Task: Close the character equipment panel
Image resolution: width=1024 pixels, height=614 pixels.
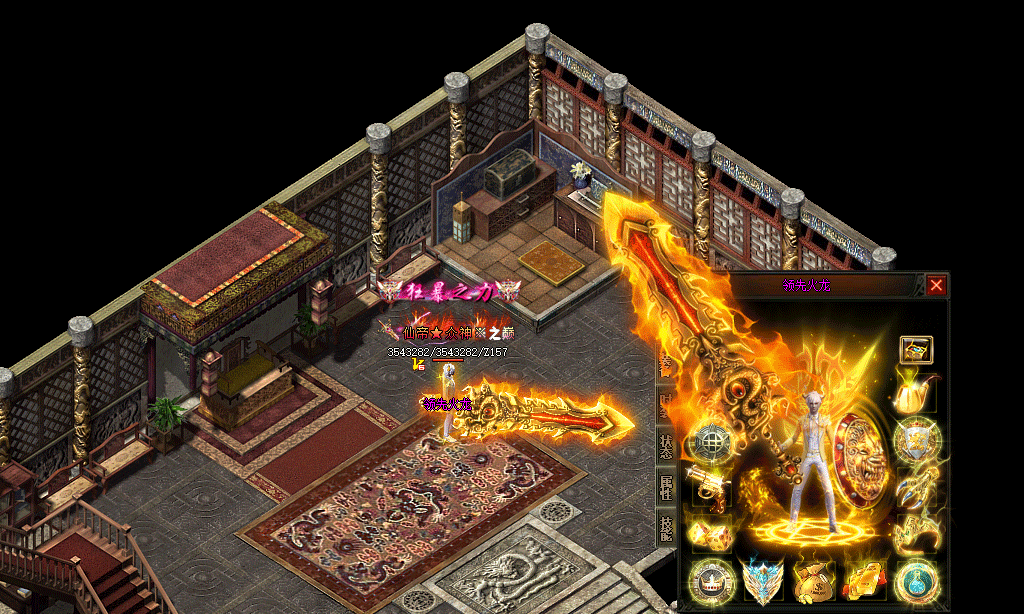Action: pyautogui.click(x=936, y=285)
